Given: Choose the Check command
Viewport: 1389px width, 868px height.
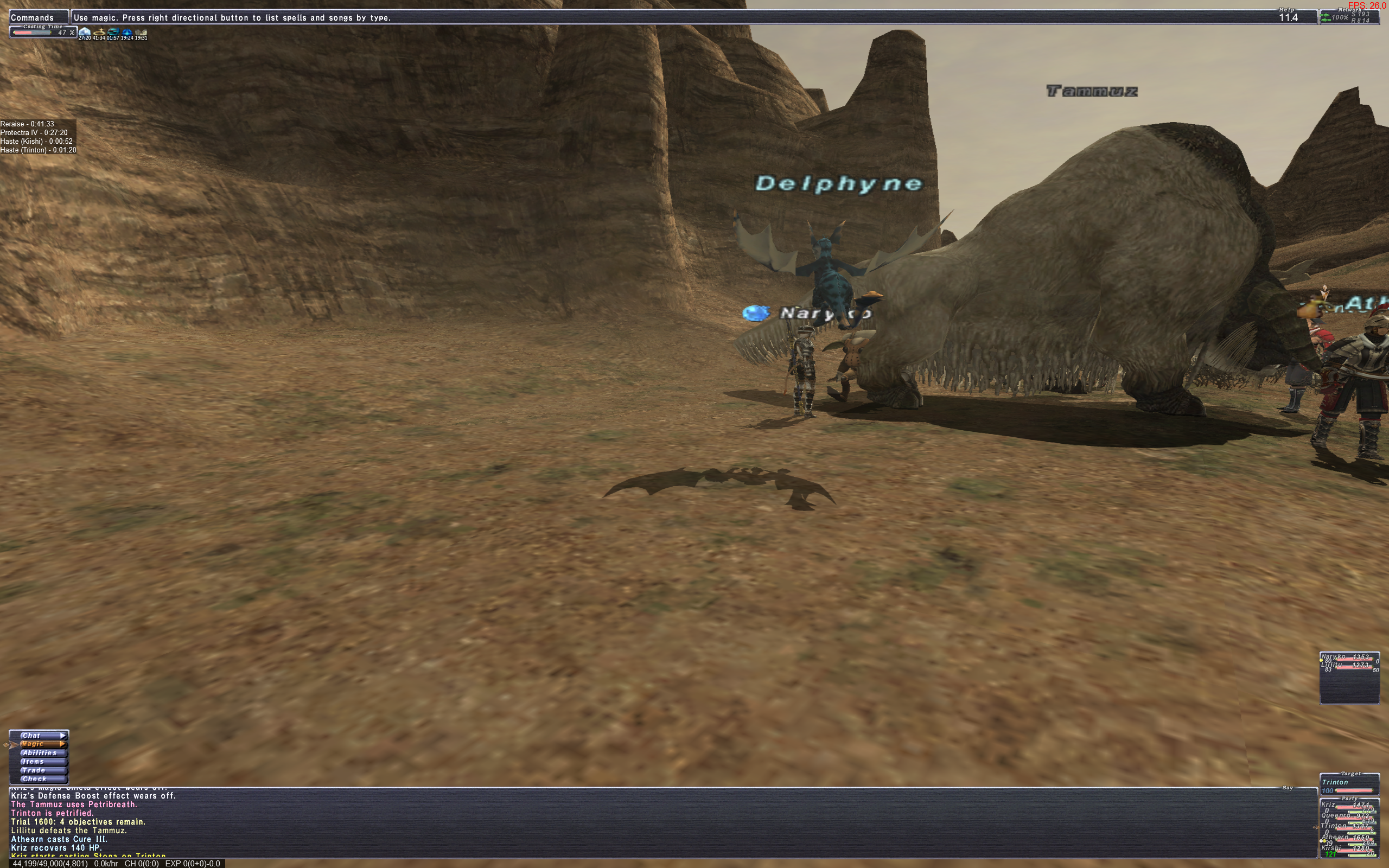Looking at the screenshot, I should pyautogui.click(x=39, y=779).
